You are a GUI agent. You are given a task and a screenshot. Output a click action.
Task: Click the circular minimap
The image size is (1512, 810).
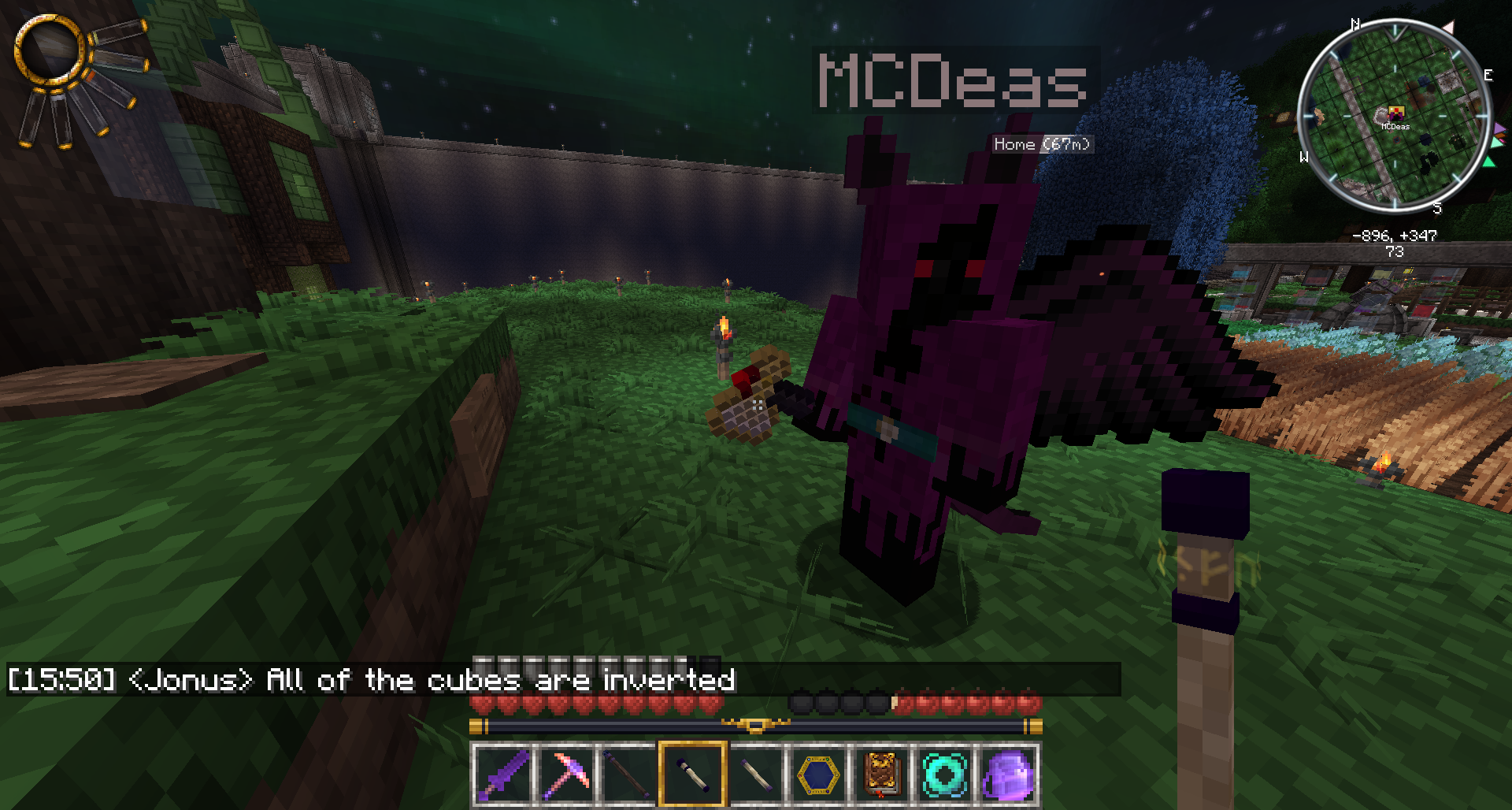[x=1394, y=116]
